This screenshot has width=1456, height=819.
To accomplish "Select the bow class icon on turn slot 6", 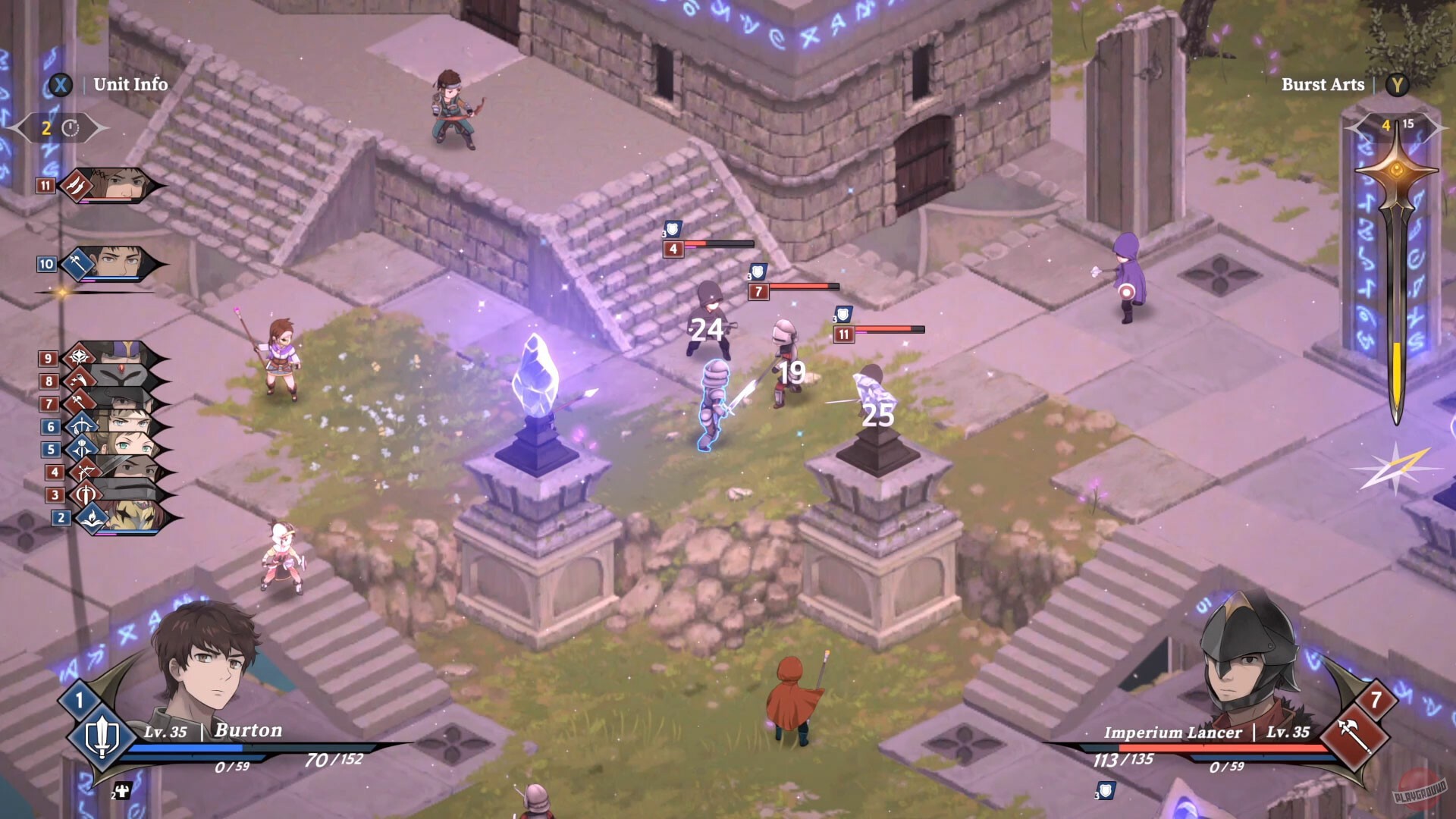I will pyautogui.click(x=81, y=424).
